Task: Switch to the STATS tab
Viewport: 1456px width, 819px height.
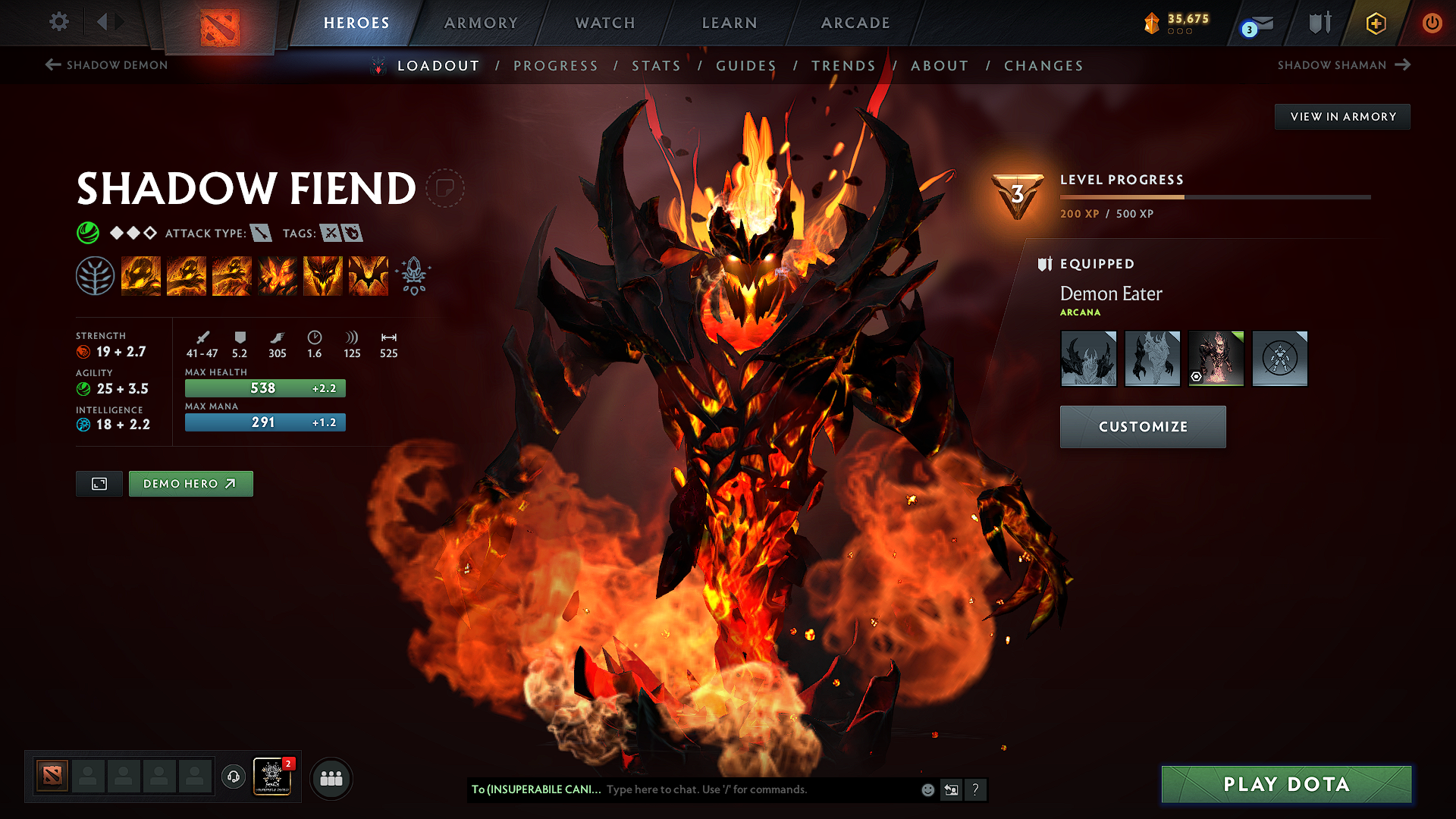Action: [x=657, y=66]
